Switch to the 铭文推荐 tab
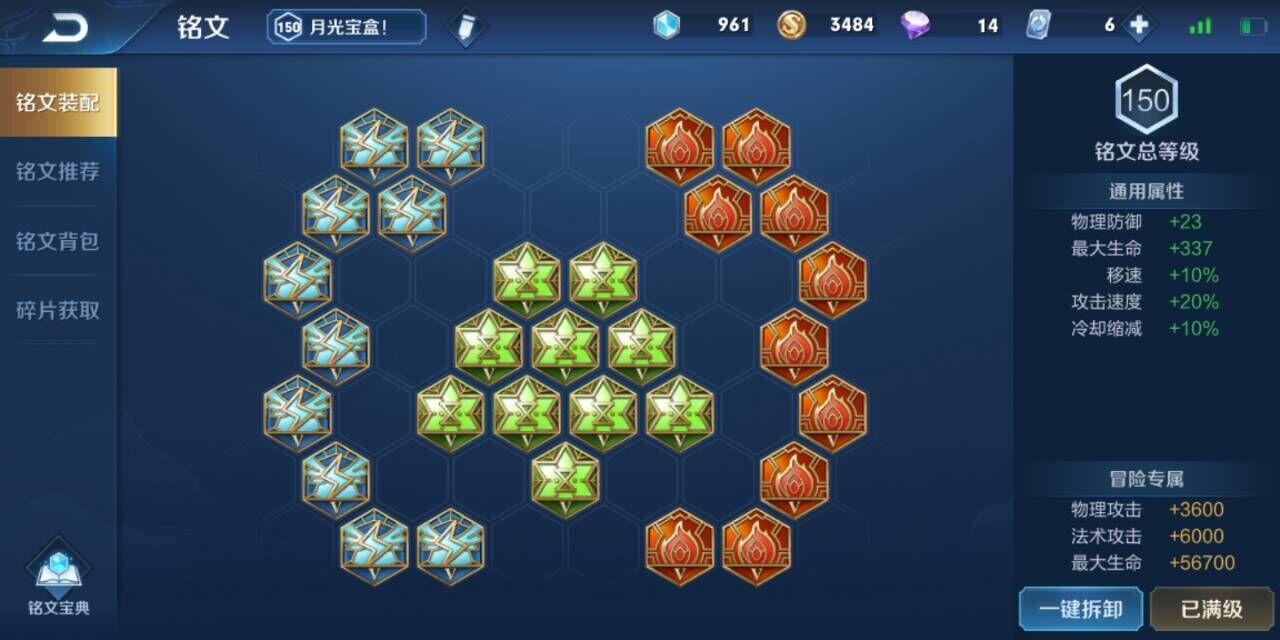 pyautogui.click(x=58, y=172)
